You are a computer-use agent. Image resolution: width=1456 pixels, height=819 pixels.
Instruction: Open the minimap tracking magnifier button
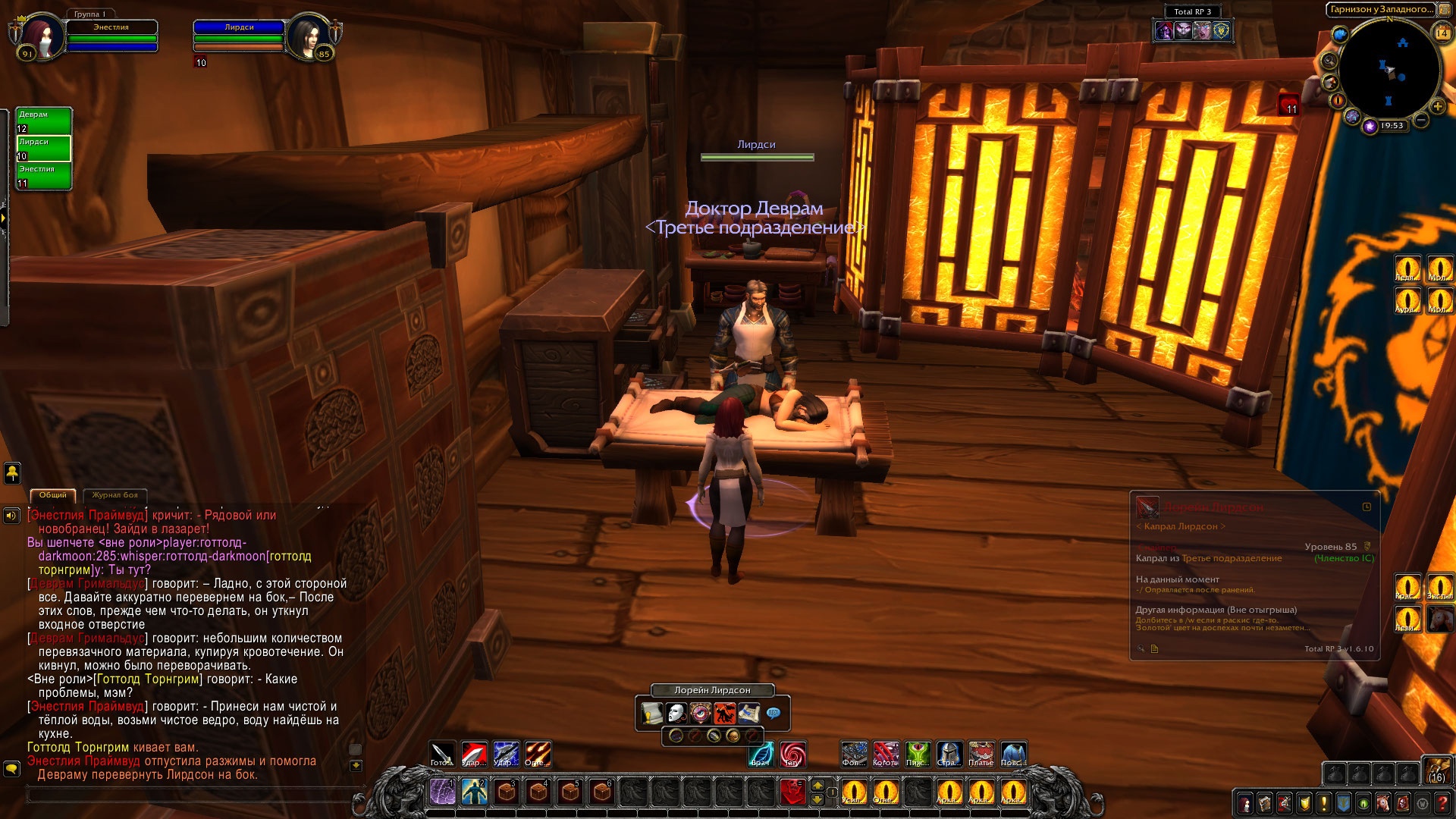(x=1329, y=61)
